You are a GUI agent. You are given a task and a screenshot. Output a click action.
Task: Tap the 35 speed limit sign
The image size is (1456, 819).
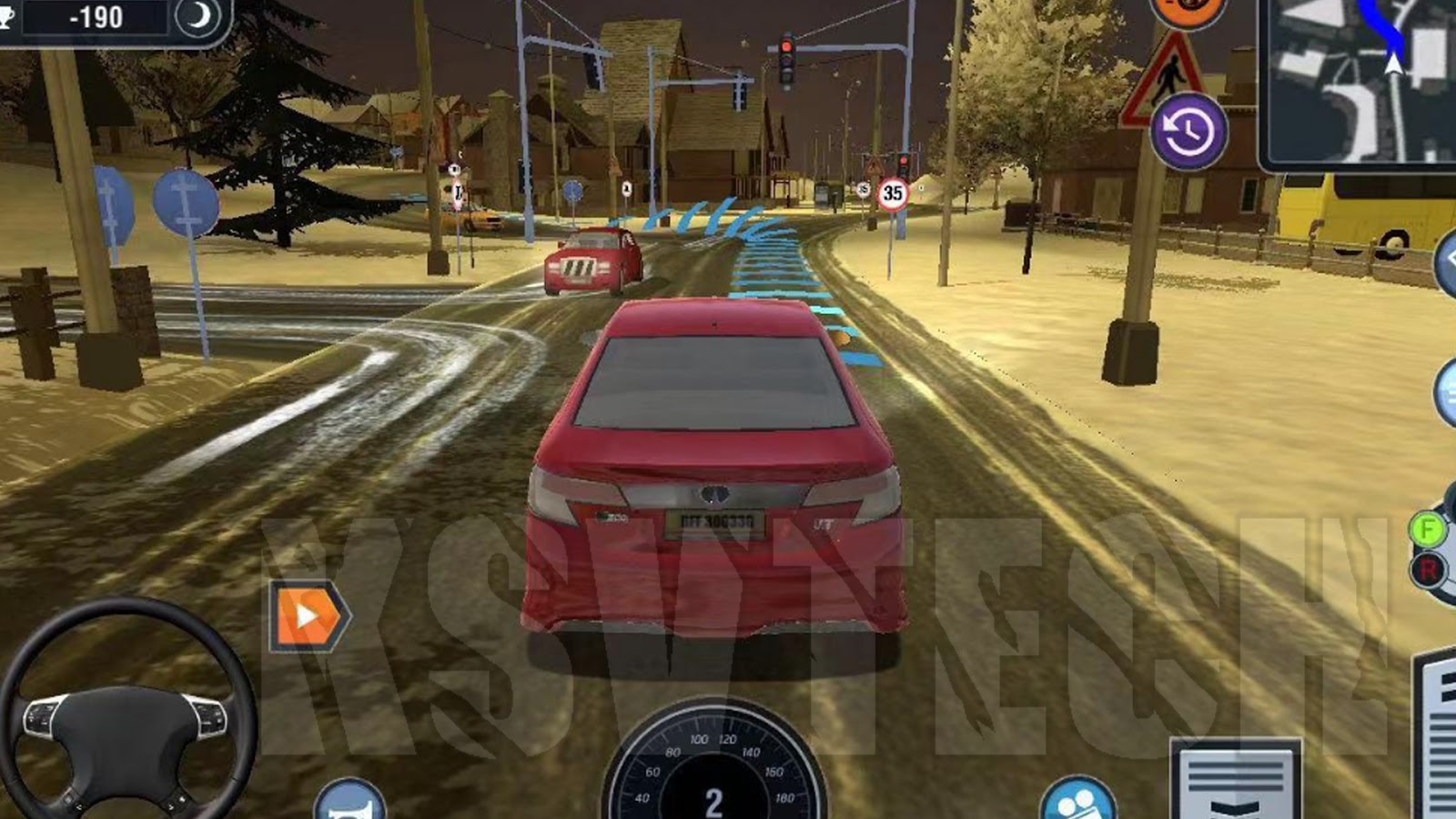click(894, 194)
